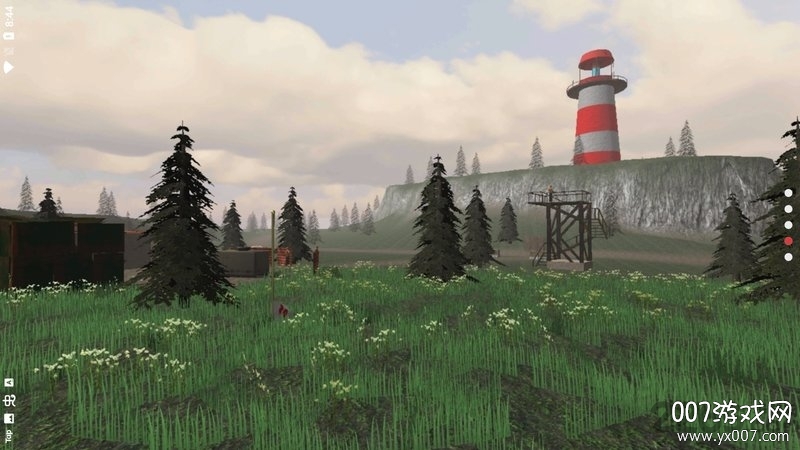The width and height of the screenshot is (800, 450).
Task: Select the red page indicator dot
Action: (788, 241)
